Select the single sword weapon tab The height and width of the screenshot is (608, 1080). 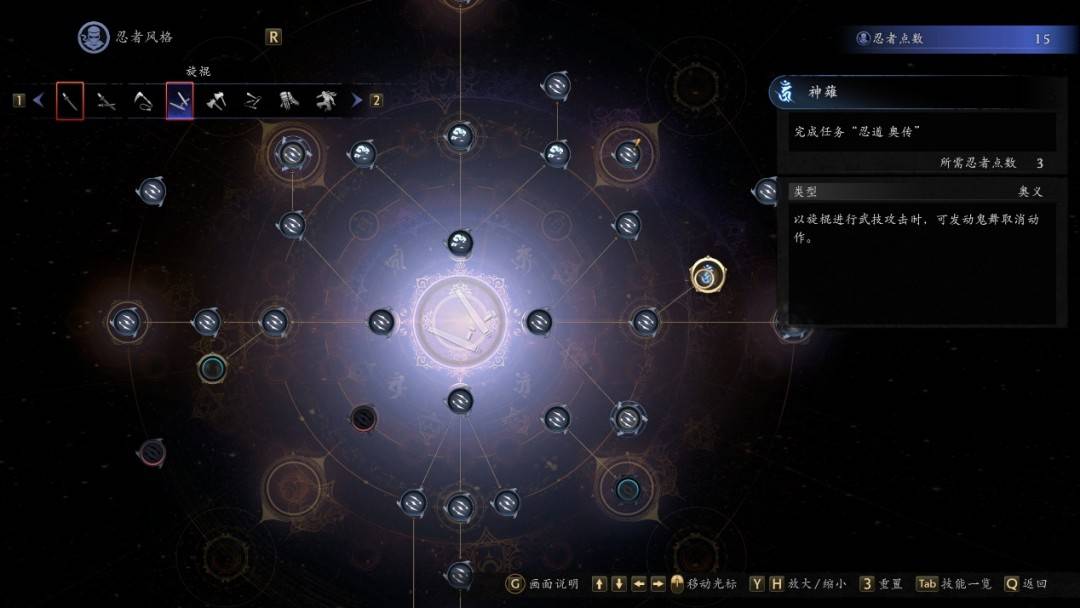[69, 101]
